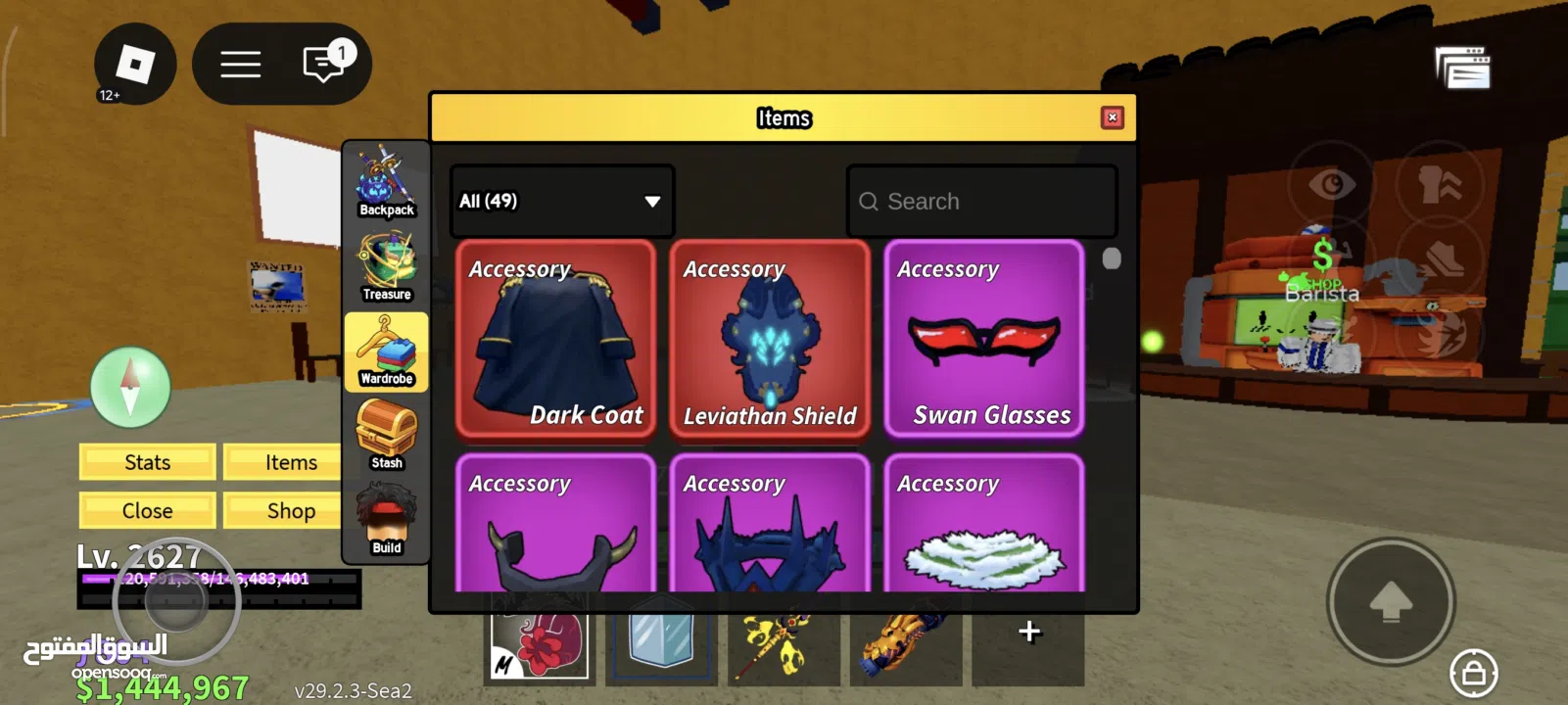Close the Items window
This screenshot has width=1568, height=705.
pos(1112,117)
